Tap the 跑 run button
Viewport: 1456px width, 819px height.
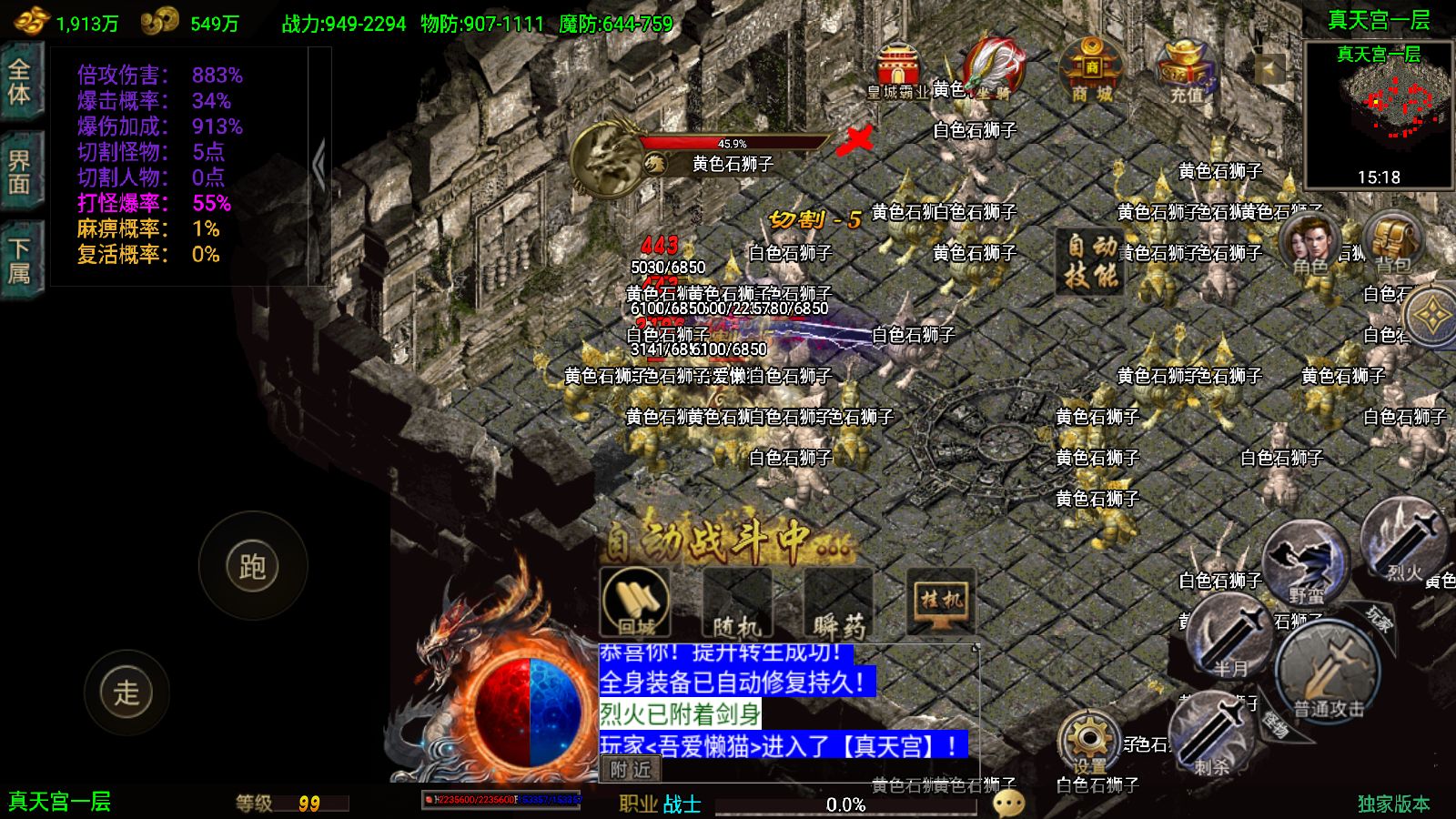point(252,566)
